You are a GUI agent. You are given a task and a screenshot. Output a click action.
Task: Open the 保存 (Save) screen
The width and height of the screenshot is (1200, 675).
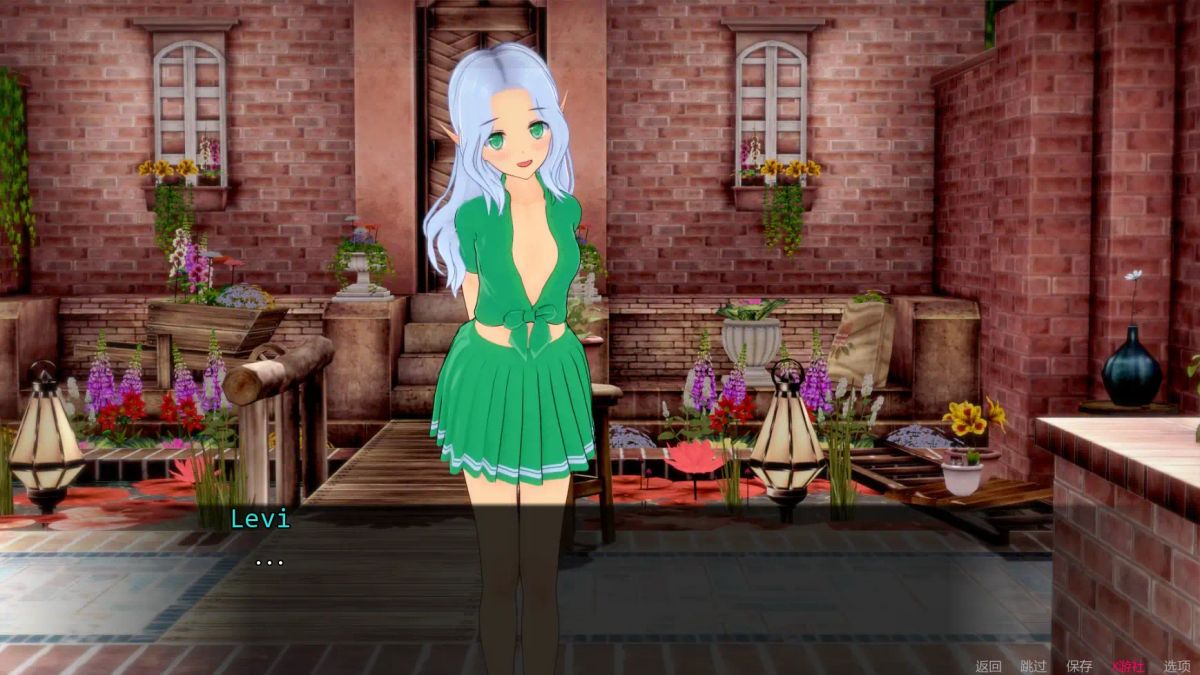1079,666
